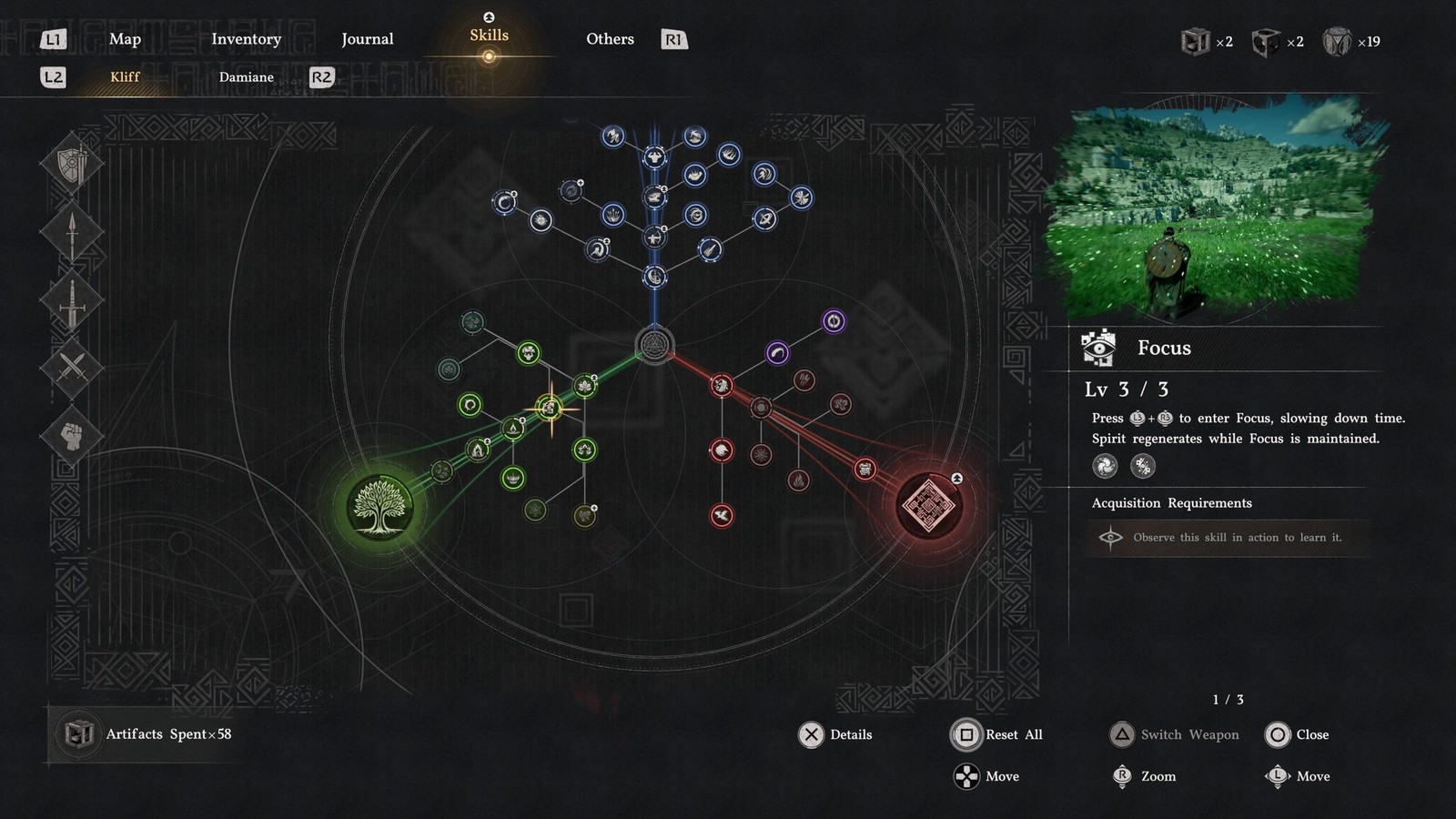Image resolution: width=1456 pixels, height=819 pixels.
Task: Open the Others tab
Action: [x=610, y=39]
